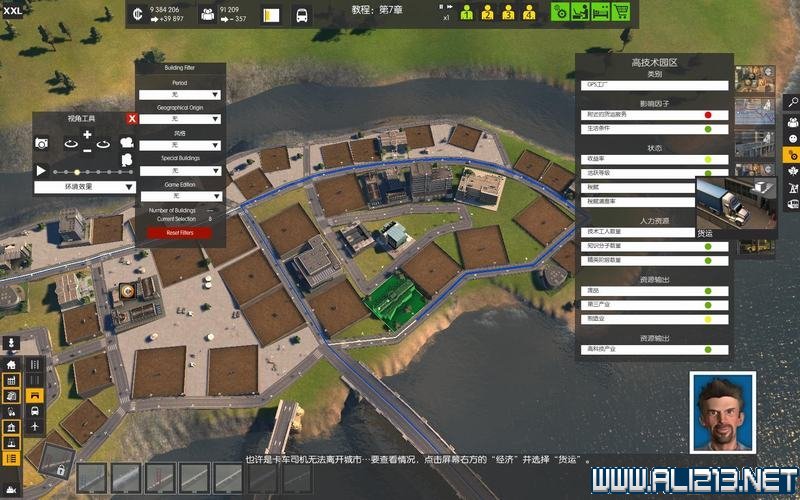Open the Geographical Origin dropdown
Image resolution: width=800 pixels, height=500 pixels.
coord(180,119)
